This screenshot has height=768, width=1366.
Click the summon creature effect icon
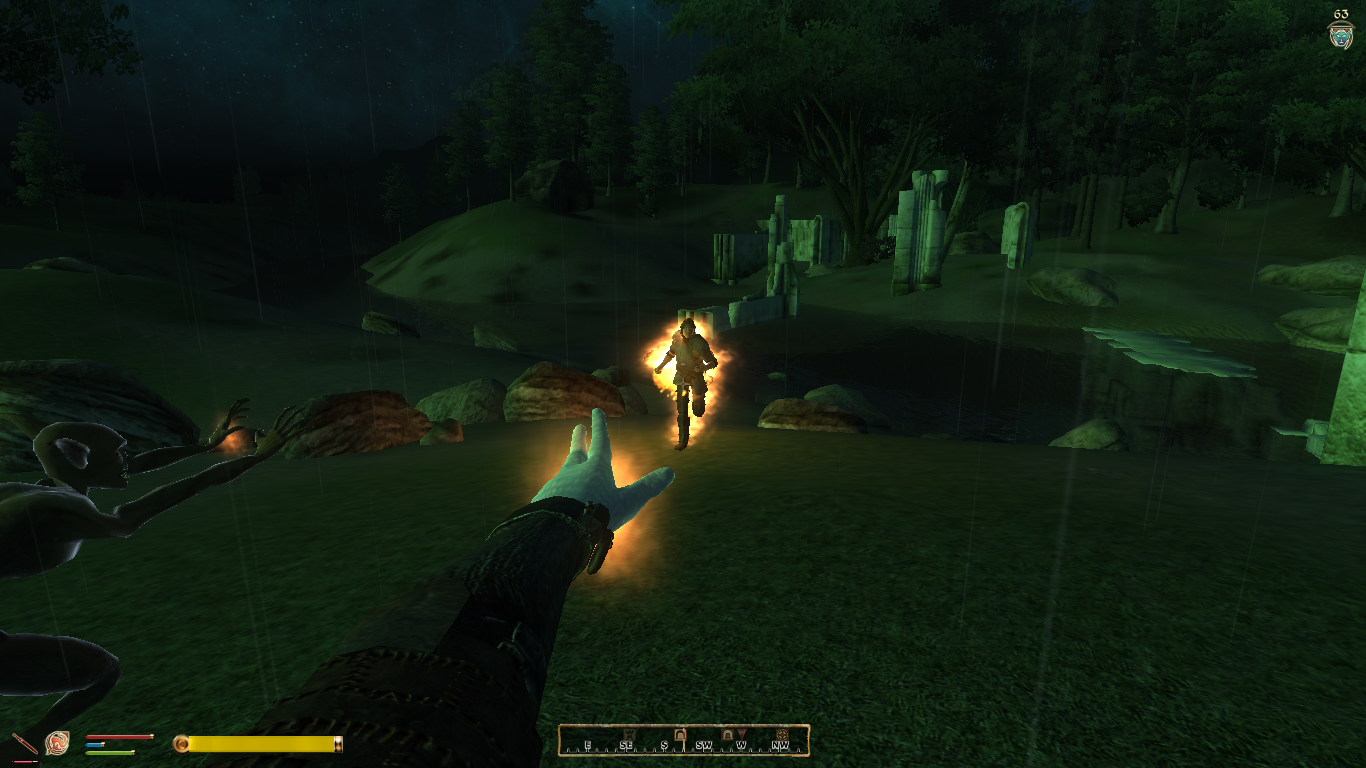[x=1340, y=35]
